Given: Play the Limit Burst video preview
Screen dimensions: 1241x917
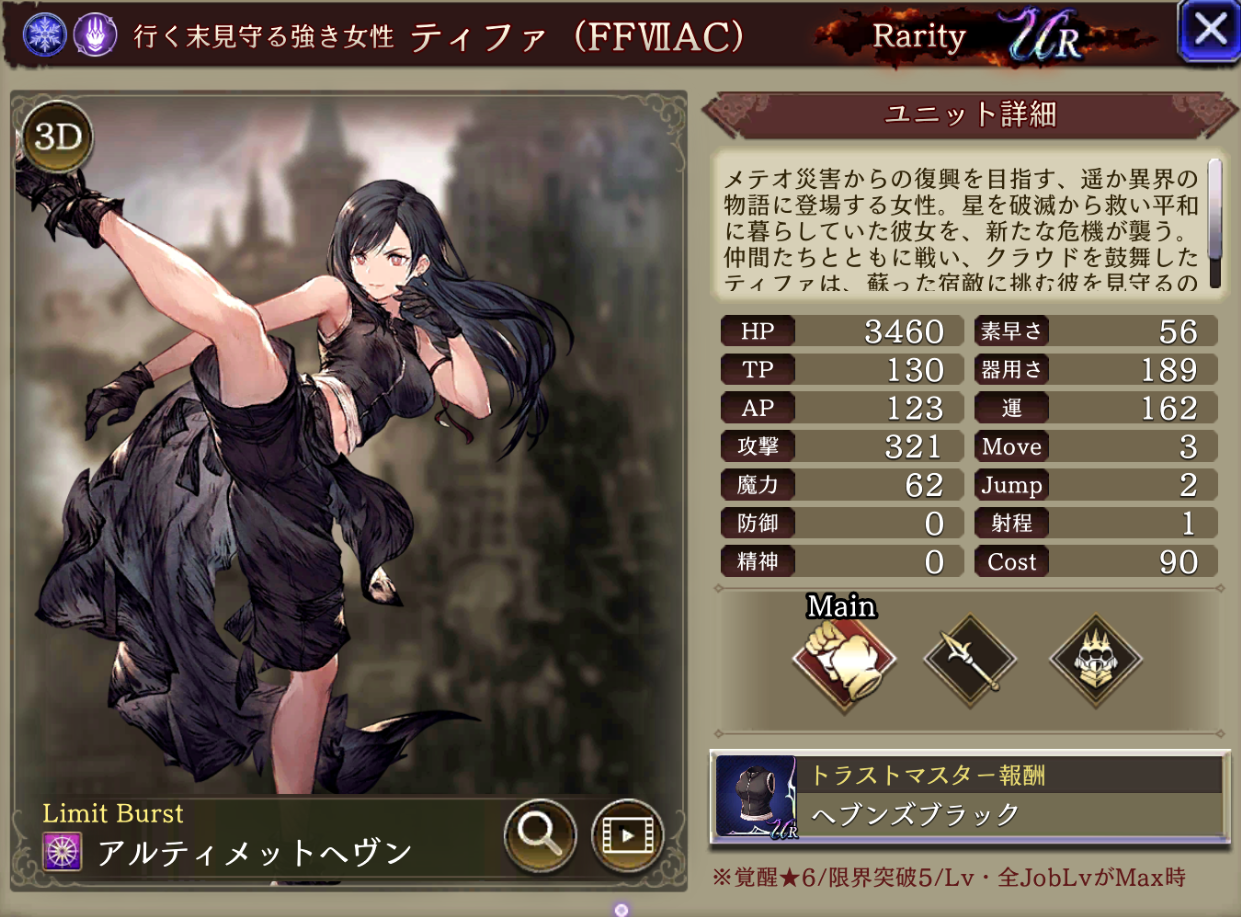Looking at the screenshot, I should tap(627, 835).
